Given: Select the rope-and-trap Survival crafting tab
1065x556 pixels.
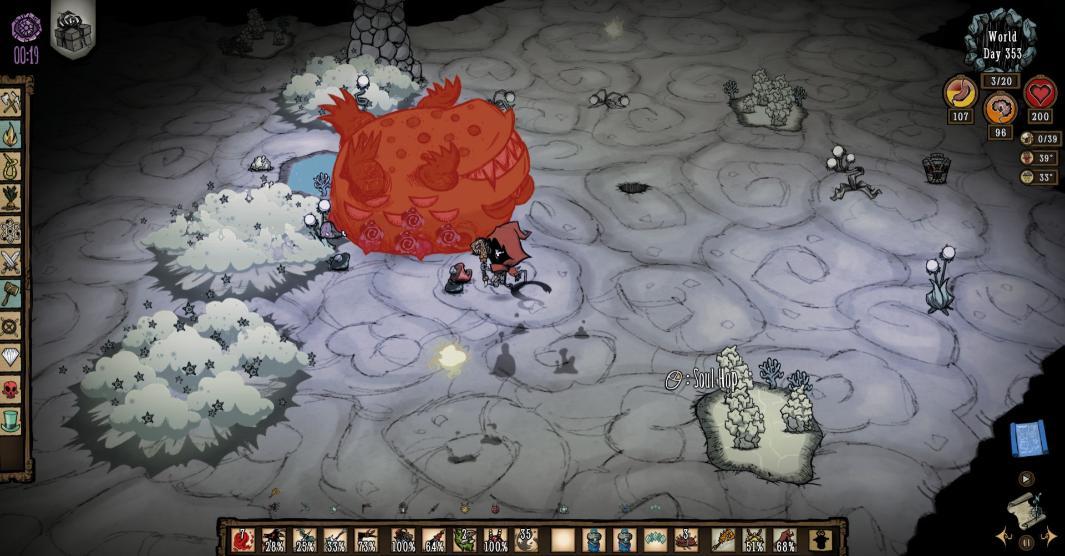Looking at the screenshot, I should (x=11, y=166).
